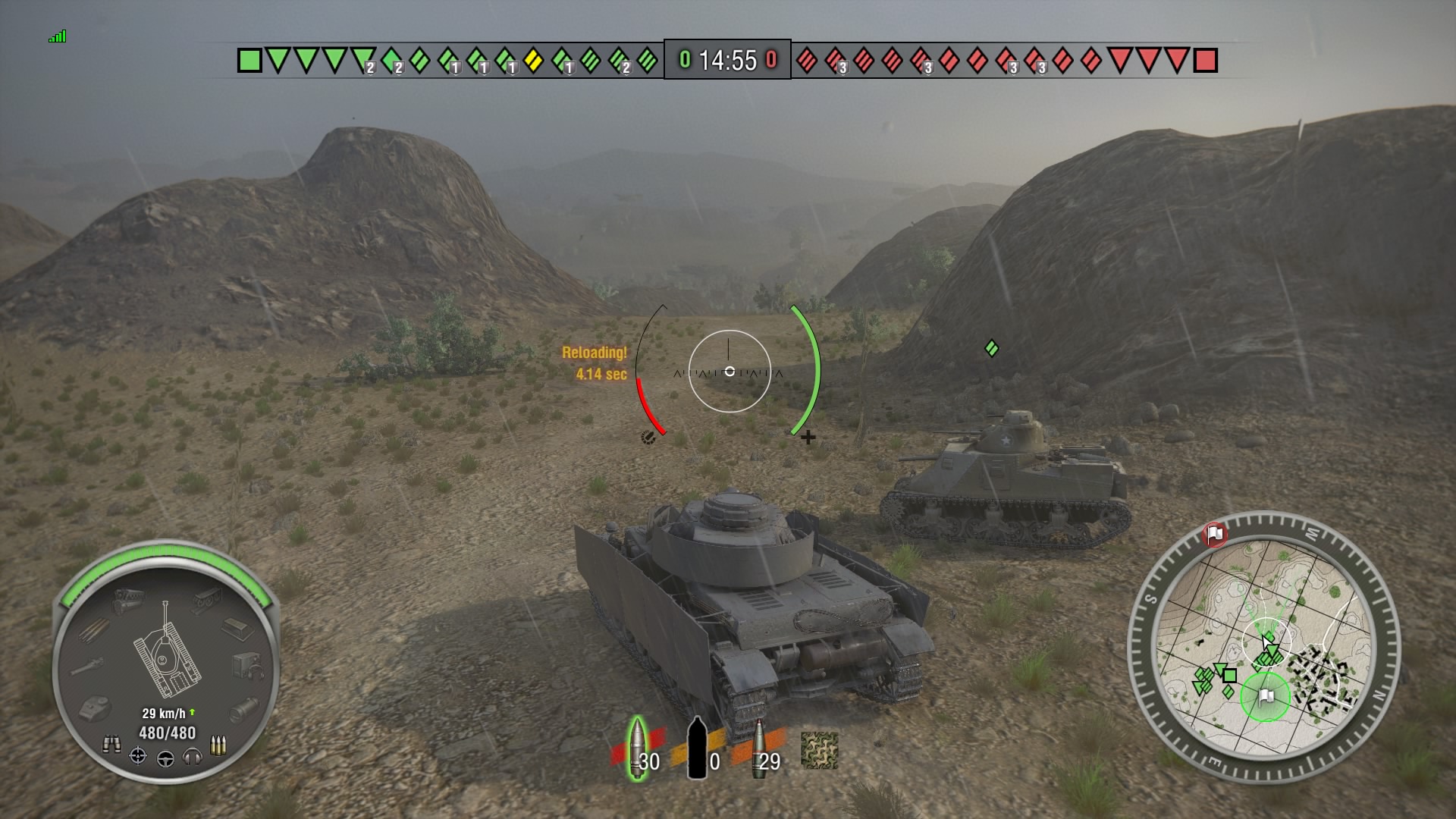Click the loader's ammo rounds crew icon
The image size is (1456, 819).
coord(220,745)
